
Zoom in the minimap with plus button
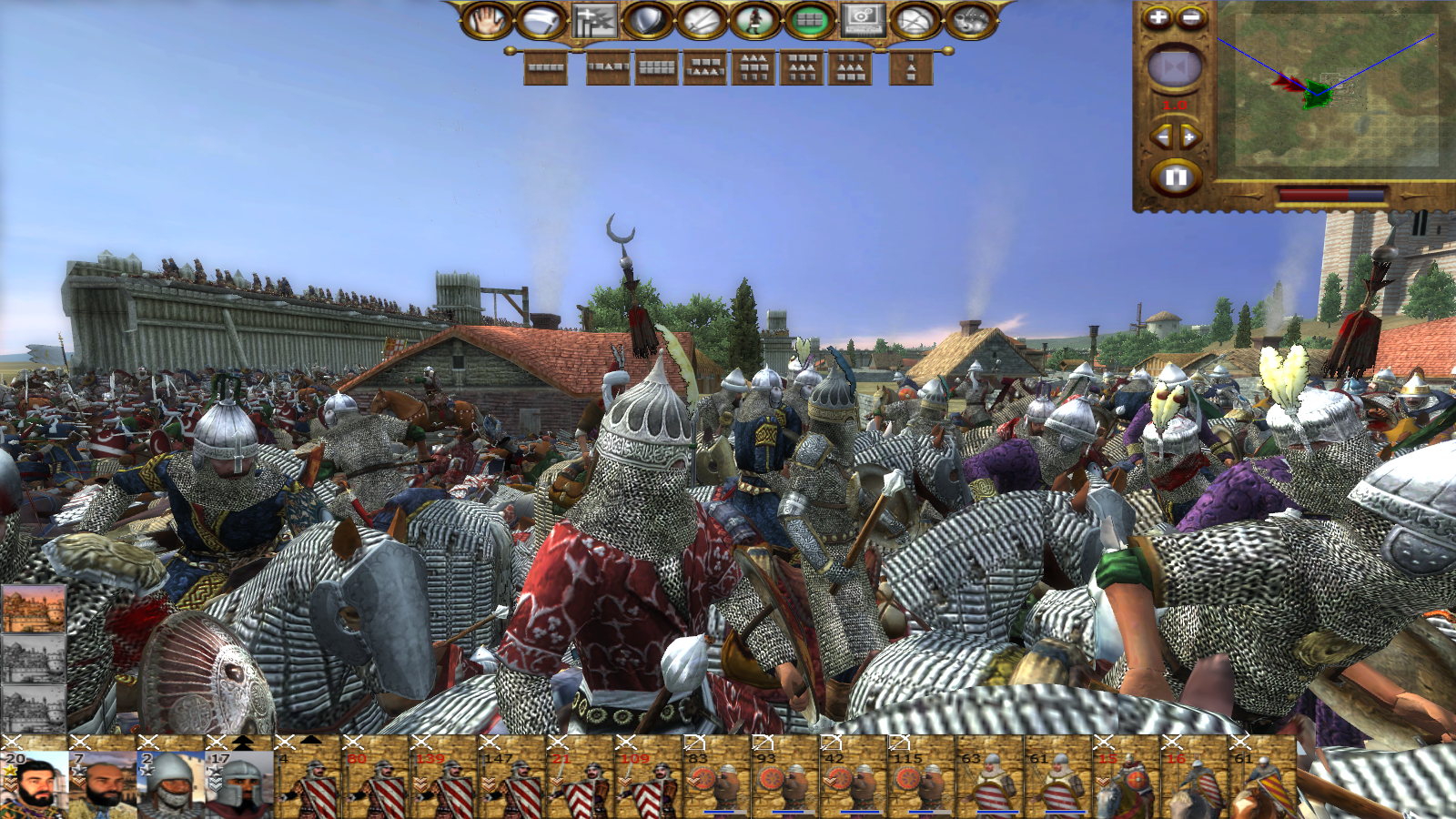click(x=1158, y=17)
